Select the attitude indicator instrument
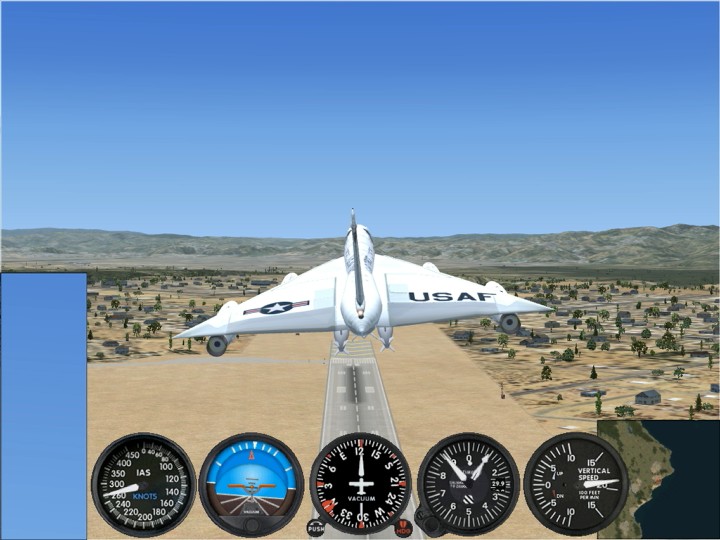This screenshot has width=720, height=540. (251, 484)
